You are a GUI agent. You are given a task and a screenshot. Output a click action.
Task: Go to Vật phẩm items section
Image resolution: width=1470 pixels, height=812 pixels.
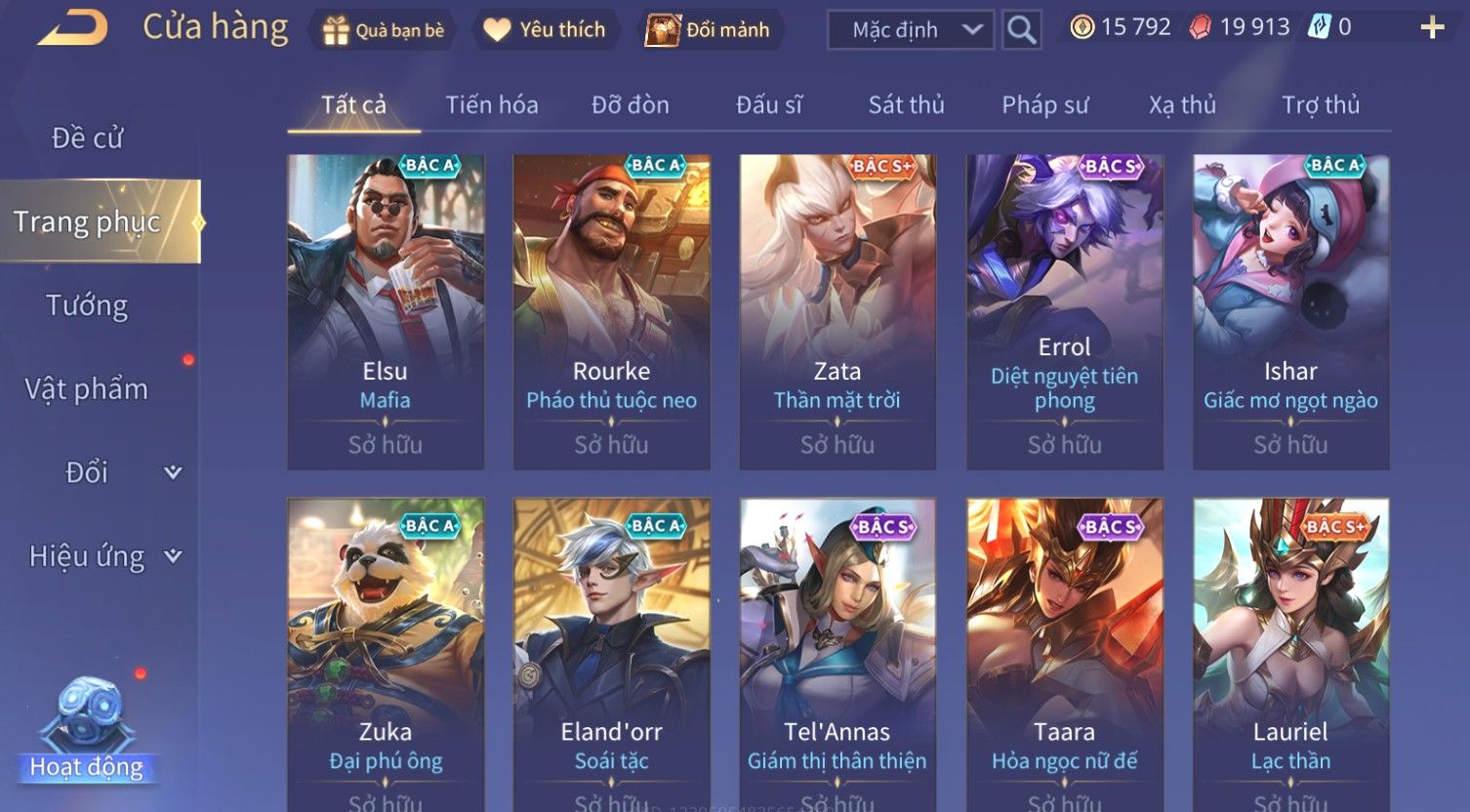tap(88, 389)
